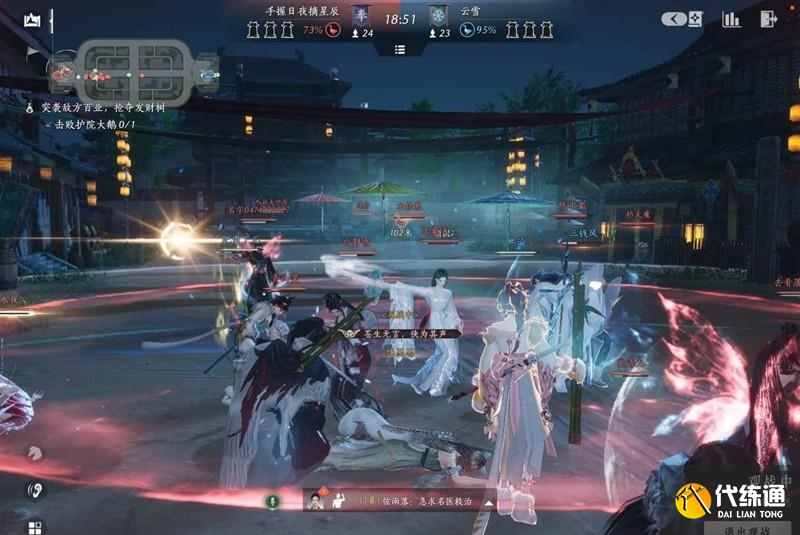This screenshot has height=535, width=800.
Task: Select the objective 击败护院大鹅 tracker
Action: click(x=95, y=124)
